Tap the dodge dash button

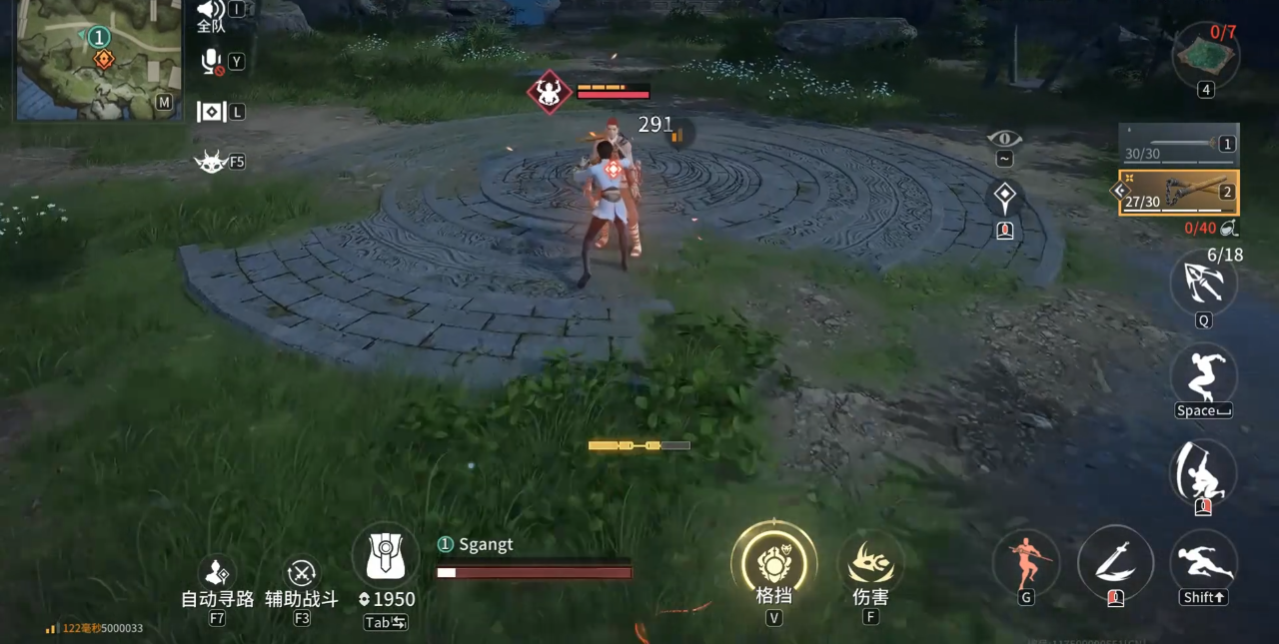pyautogui.click(x=1203, y=562)
